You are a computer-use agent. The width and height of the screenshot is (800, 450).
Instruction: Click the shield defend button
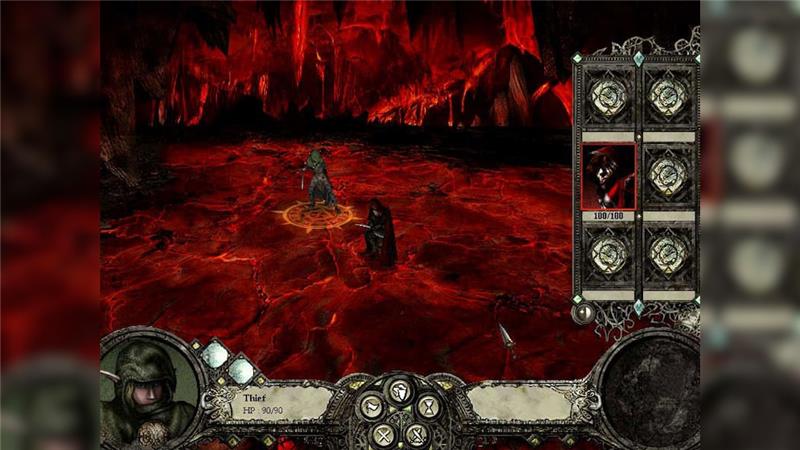pos(400,391)
